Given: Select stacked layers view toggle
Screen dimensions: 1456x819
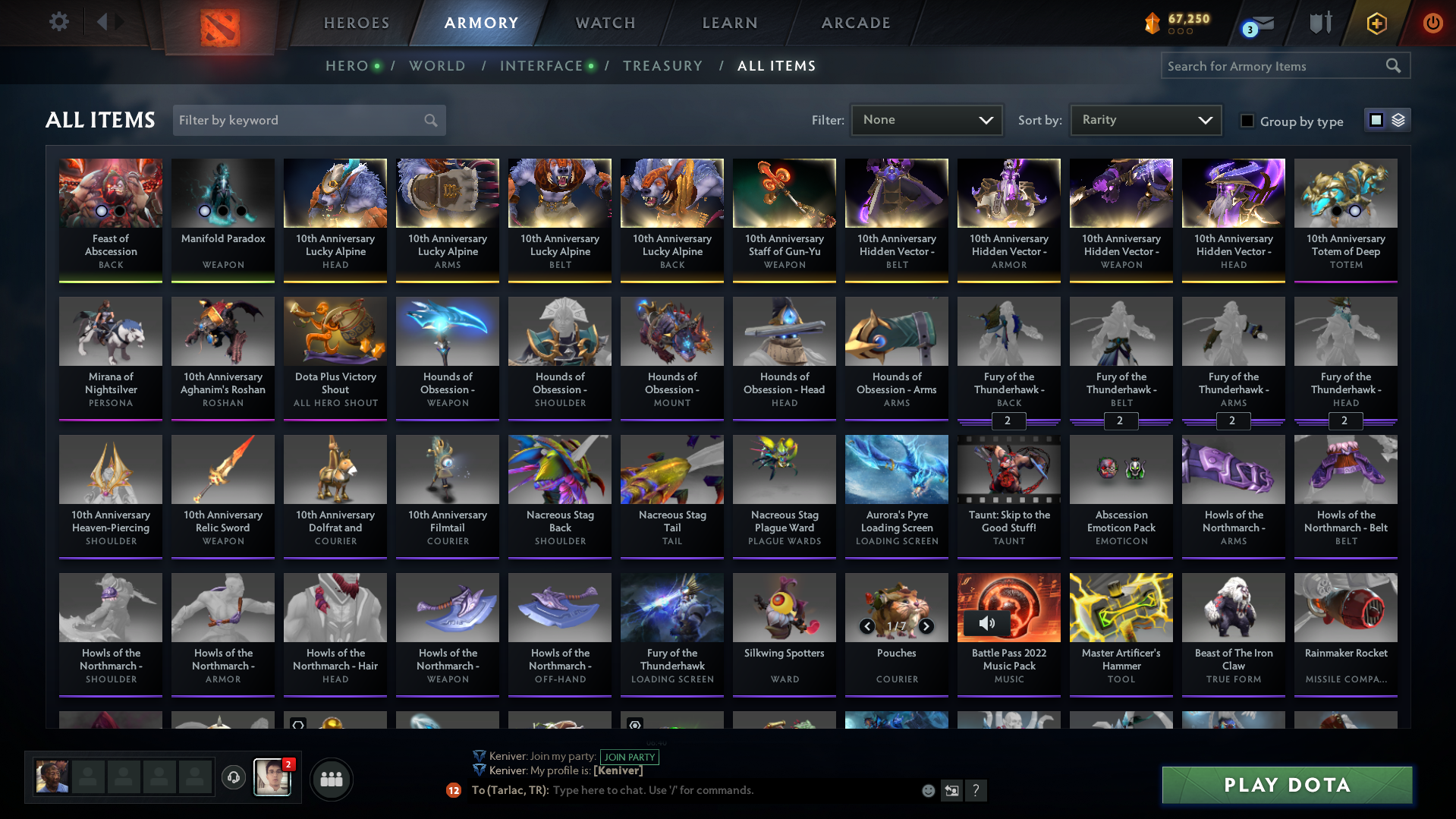Looking at the screenshot, I should (x=1397, y=119).
